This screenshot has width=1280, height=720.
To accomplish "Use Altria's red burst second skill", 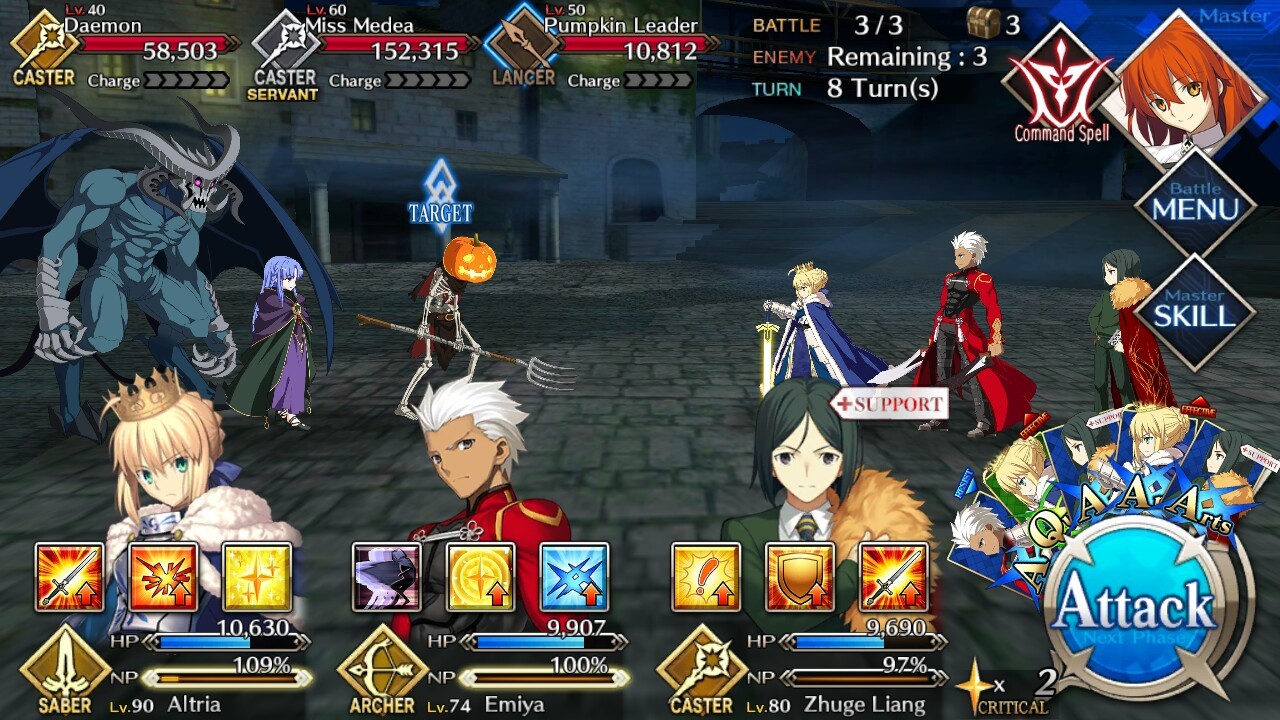I will click(163, 577).
